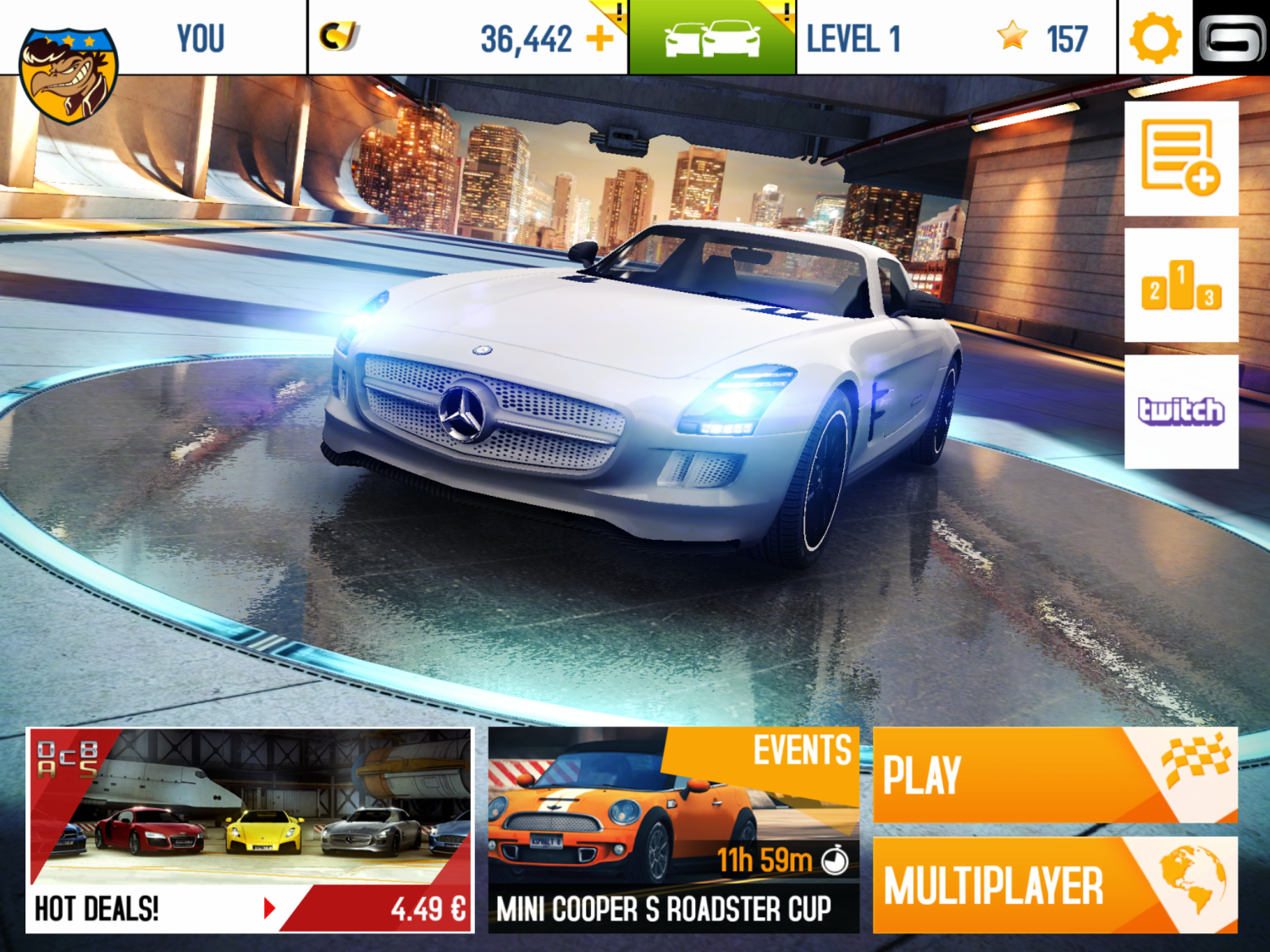This screenshot has width=1270, height=952.
Task: Open the MULTIPLAYER mode
Action: tap(1054, 885)
